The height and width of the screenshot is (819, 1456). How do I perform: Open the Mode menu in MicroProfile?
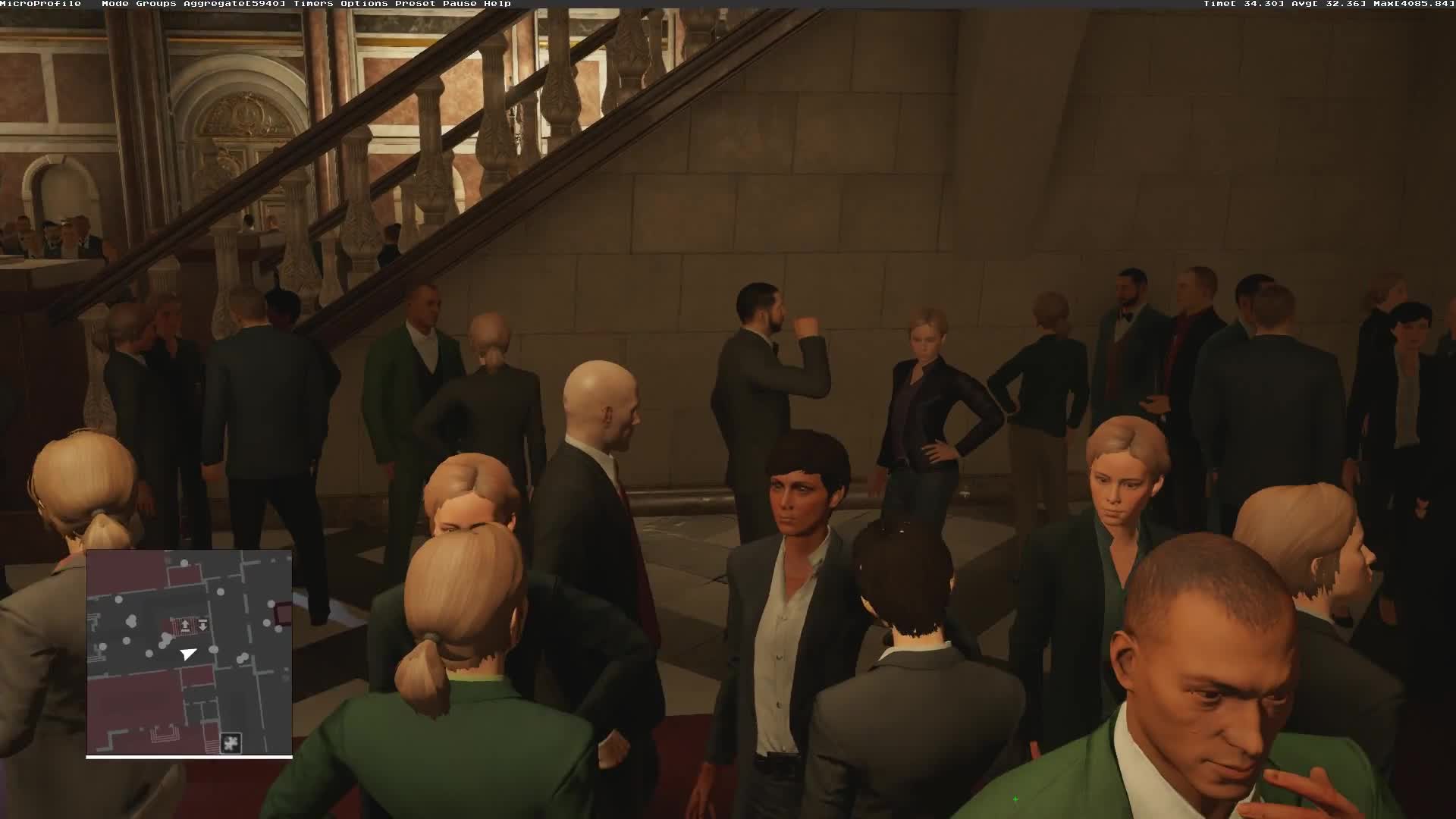(114, 4)
